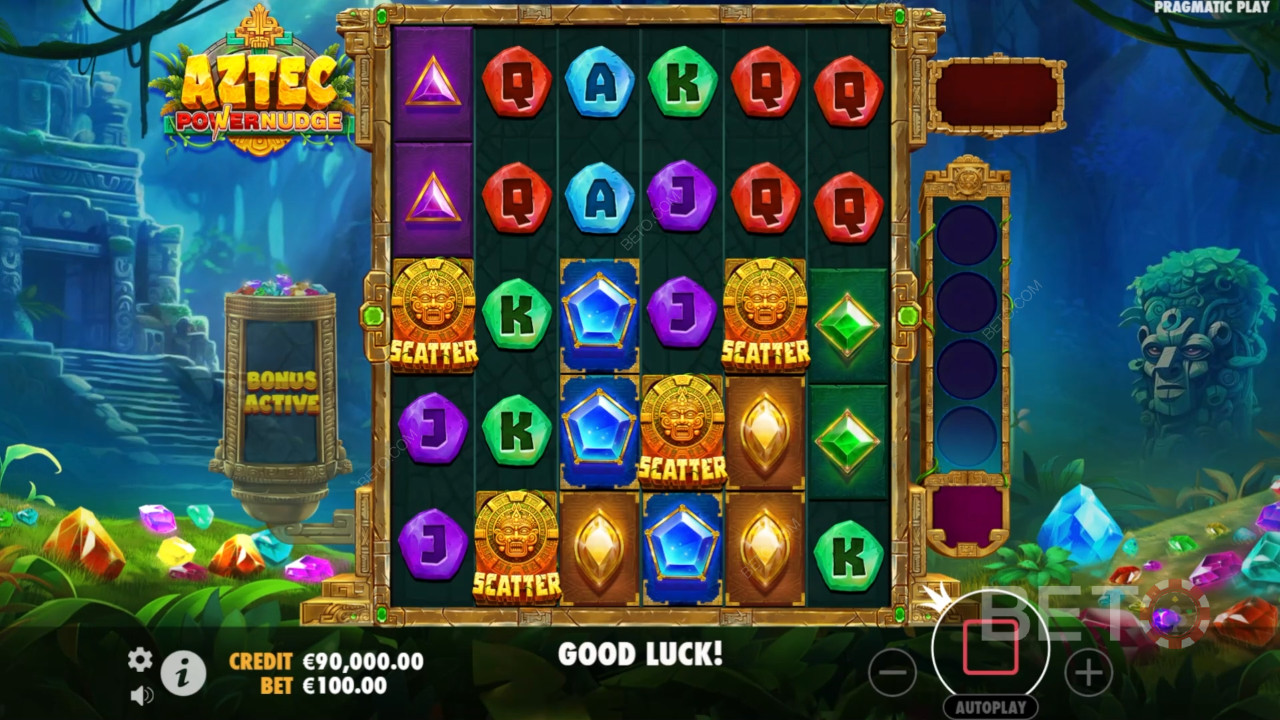Toggle the sound speaker icon
Image resolution: width=1280 pixels, height=720 pixels.
[x=141, y=694]
